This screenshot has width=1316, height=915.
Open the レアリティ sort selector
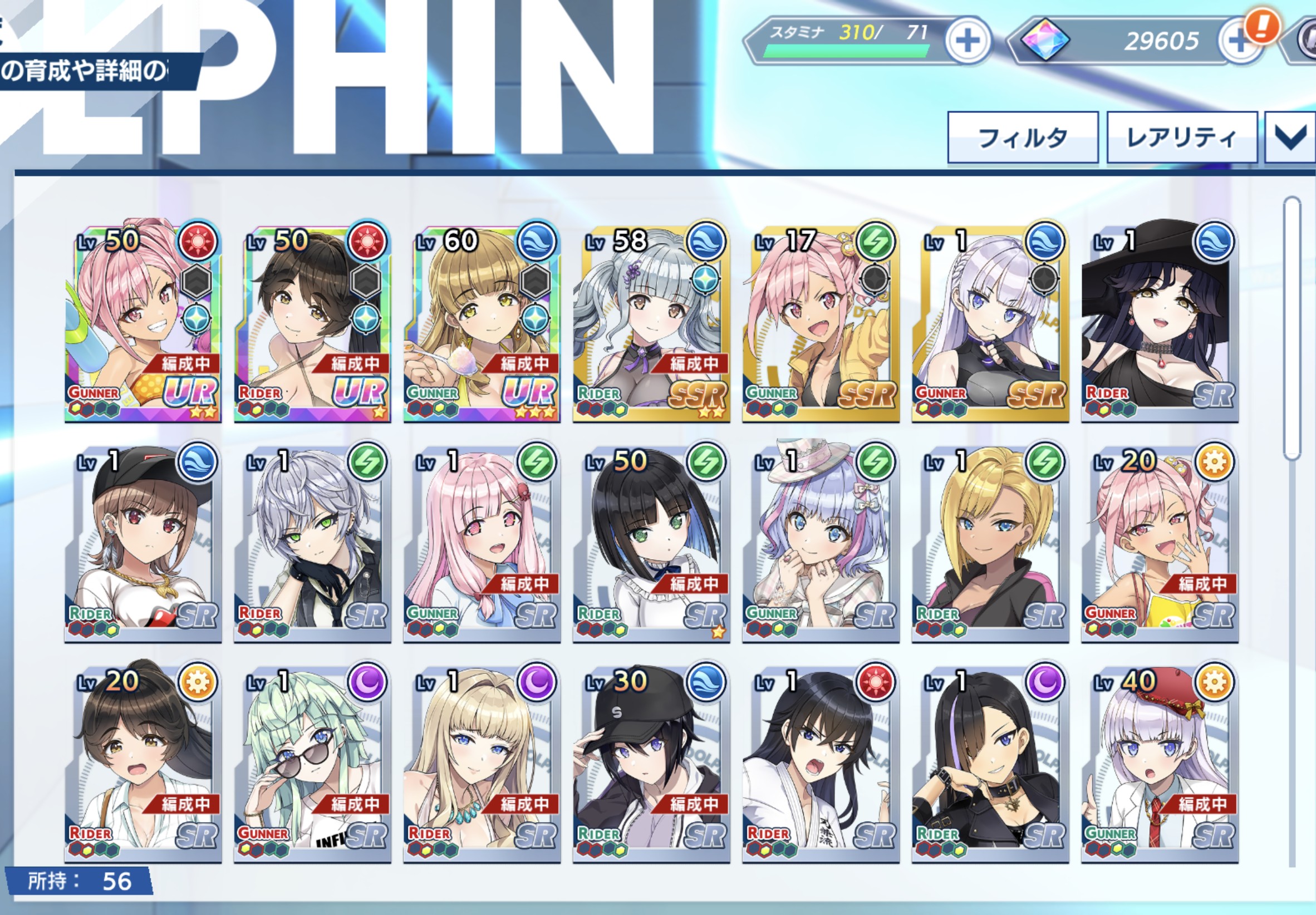tap(1181, 137)
